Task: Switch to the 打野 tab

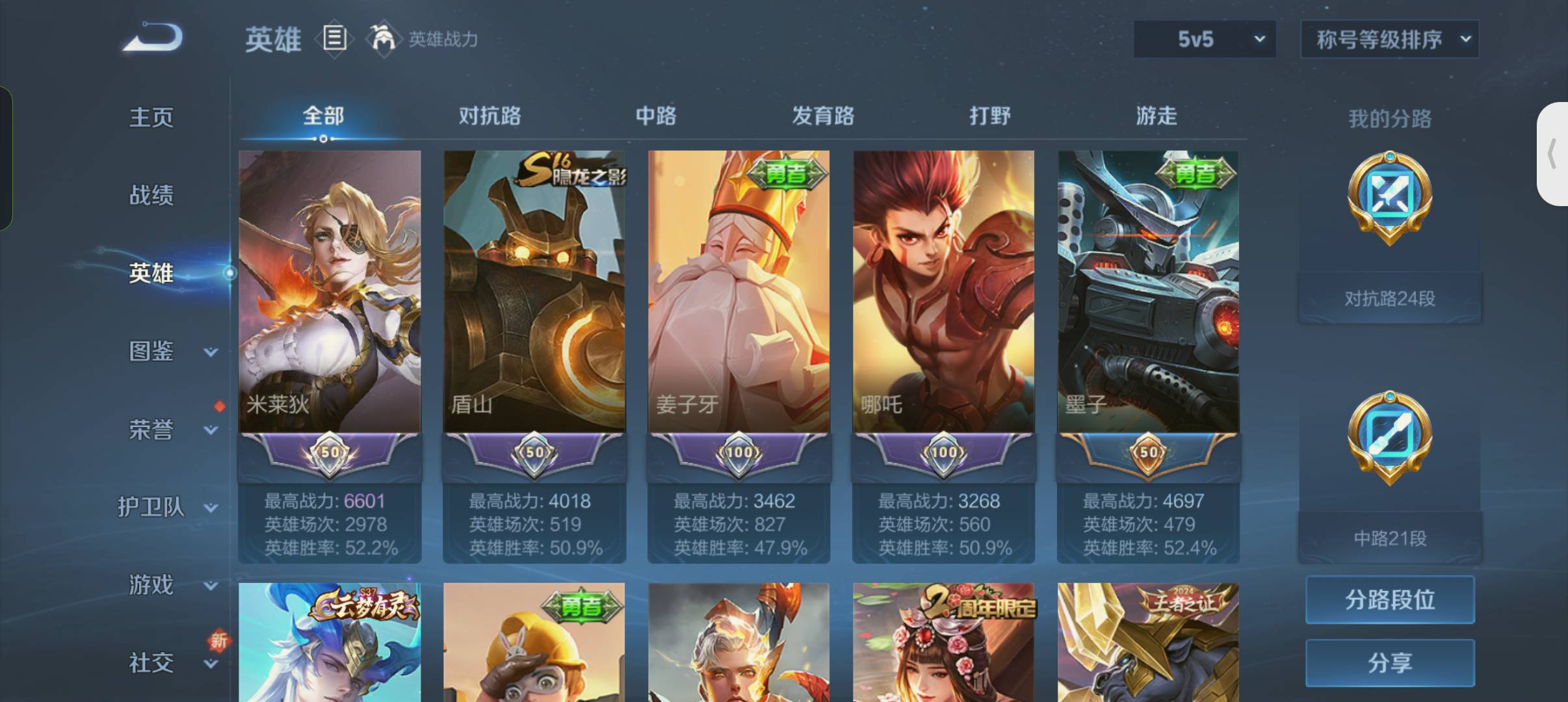Action: 989,117
